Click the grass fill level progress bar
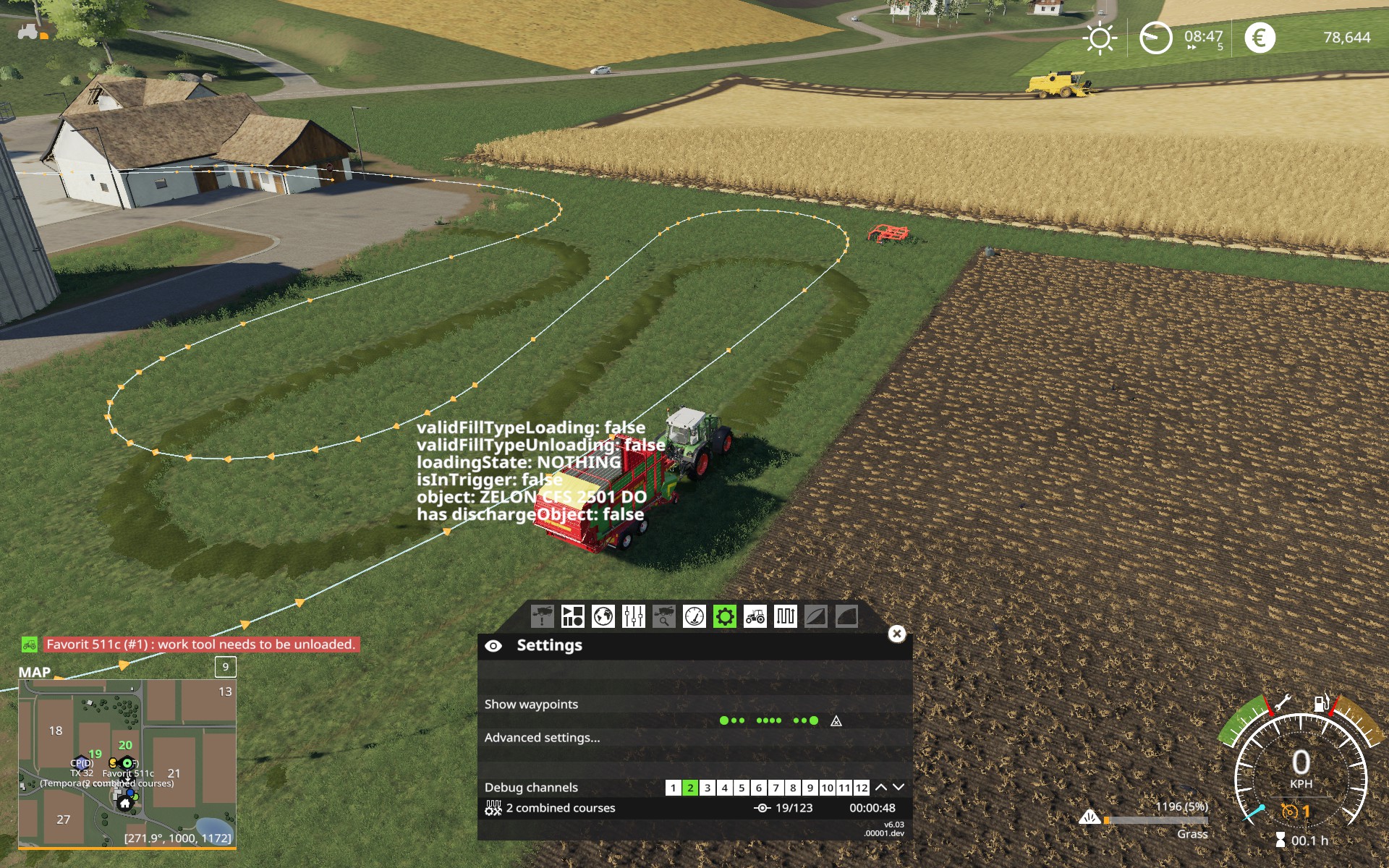This screenshot has height=868, width=1389. 1157,820
